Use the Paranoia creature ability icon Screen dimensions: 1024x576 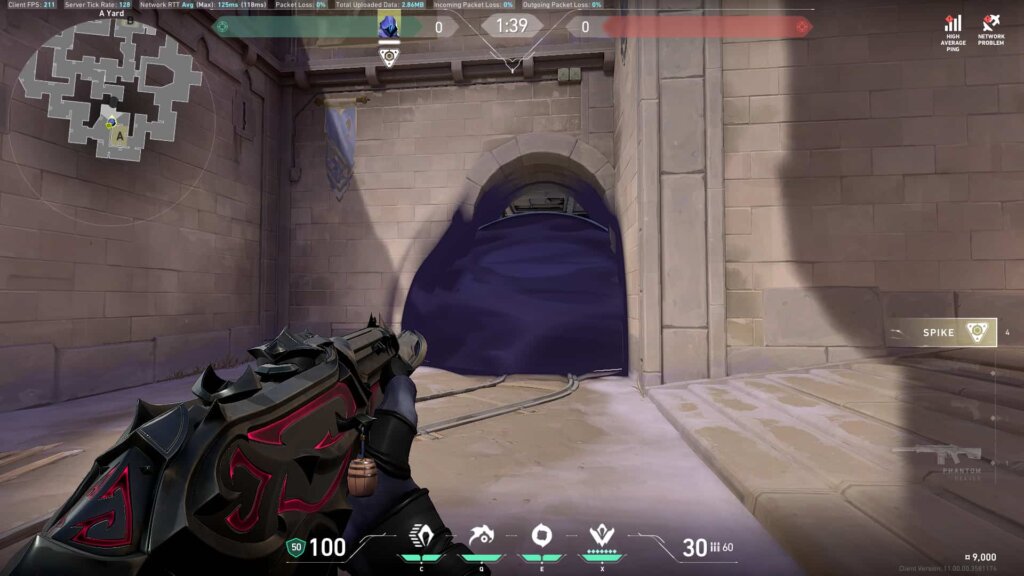point(481,537)
